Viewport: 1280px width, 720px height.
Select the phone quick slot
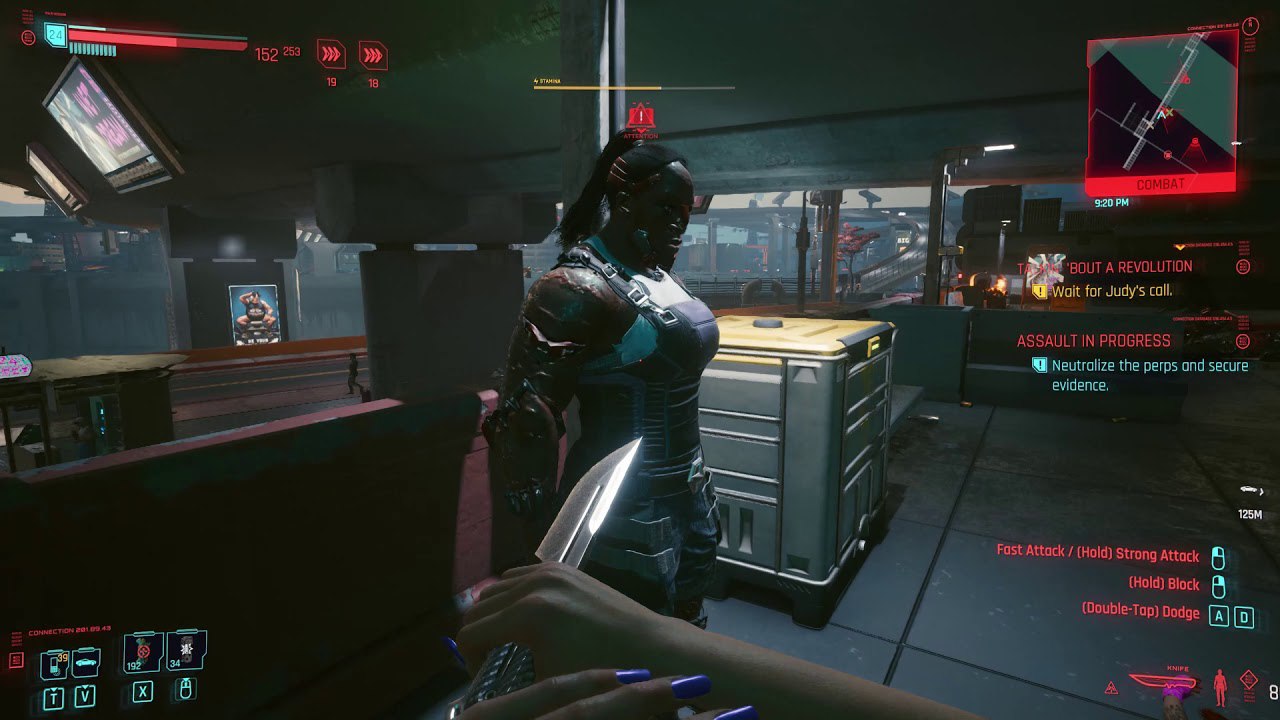tap(53, 662)
